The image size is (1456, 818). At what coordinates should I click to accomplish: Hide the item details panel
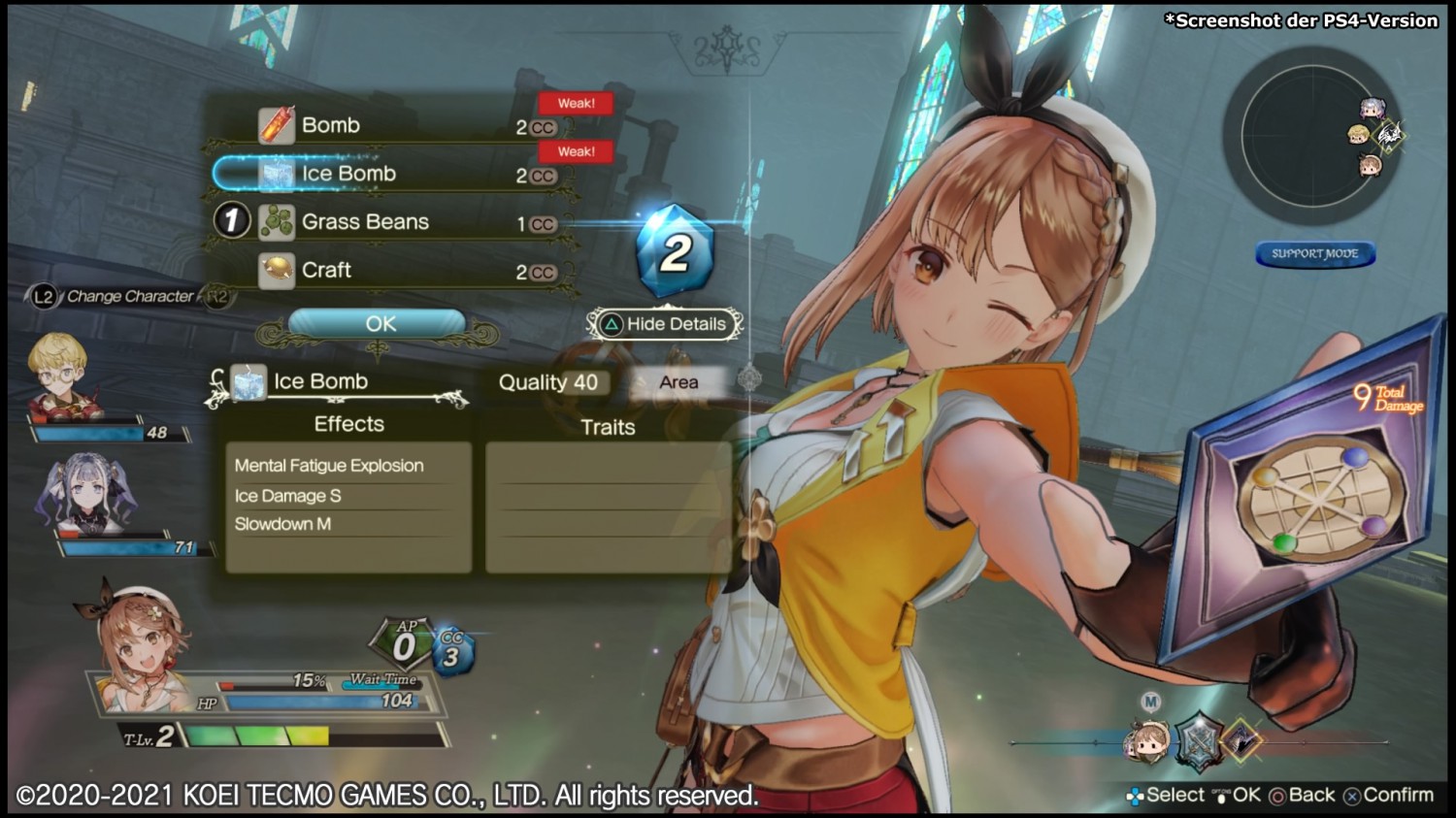coord(666,324)
